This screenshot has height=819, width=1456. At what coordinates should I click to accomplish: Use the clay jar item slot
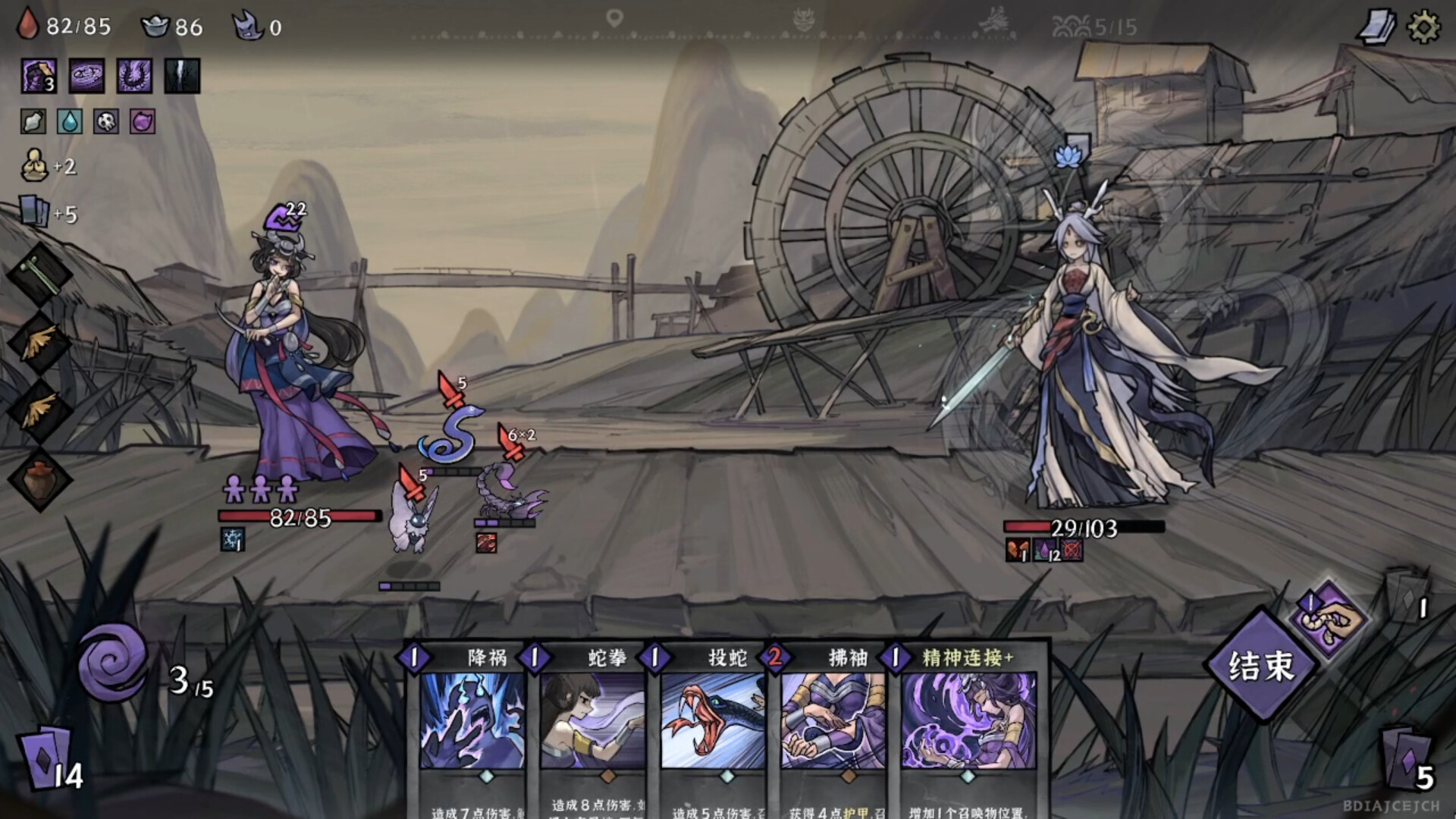(x=39, y=479)
